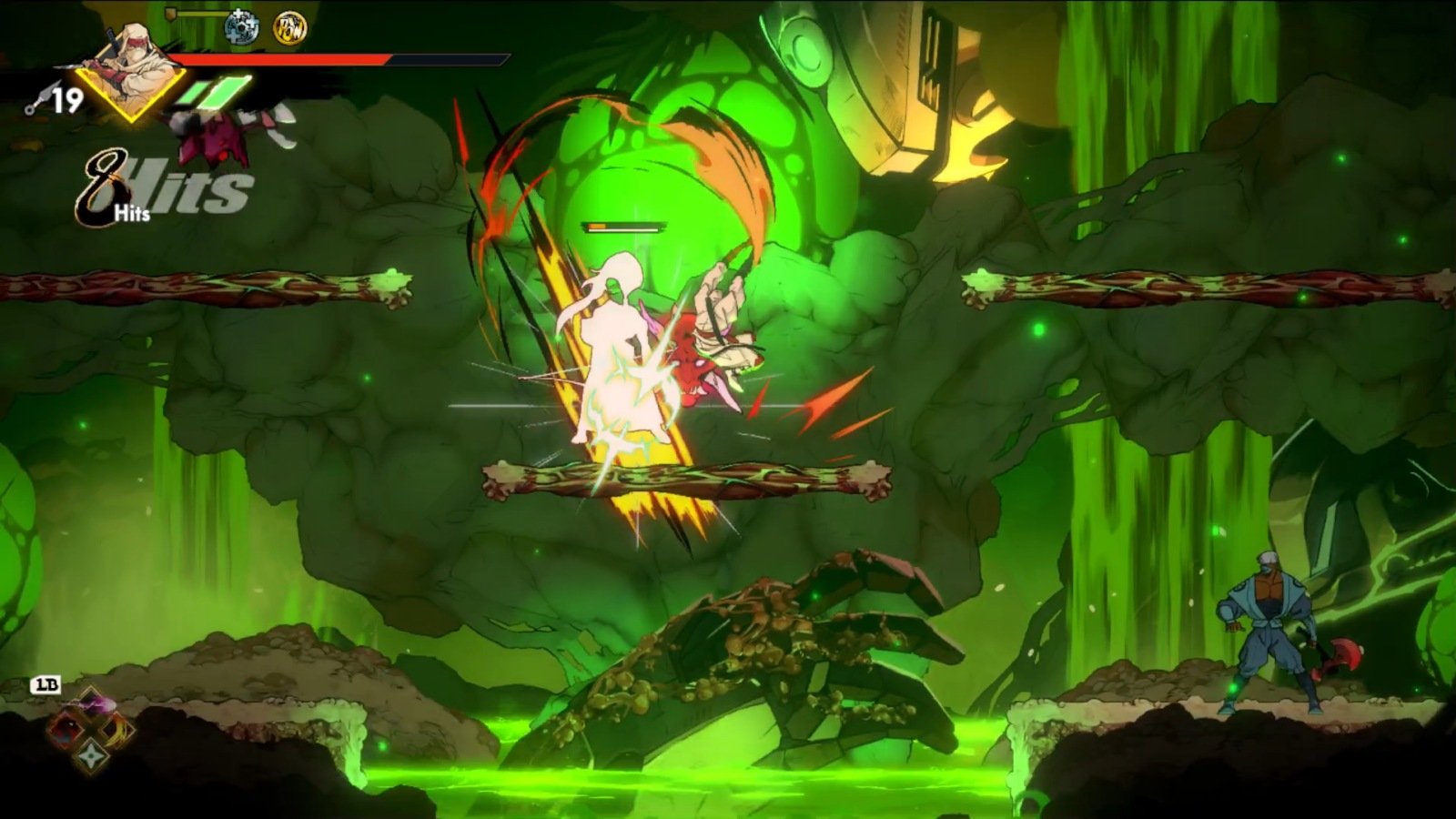The image size is (1456, 819).
Task: Select the yellow crescent slash skill
Action: [117, 729]
